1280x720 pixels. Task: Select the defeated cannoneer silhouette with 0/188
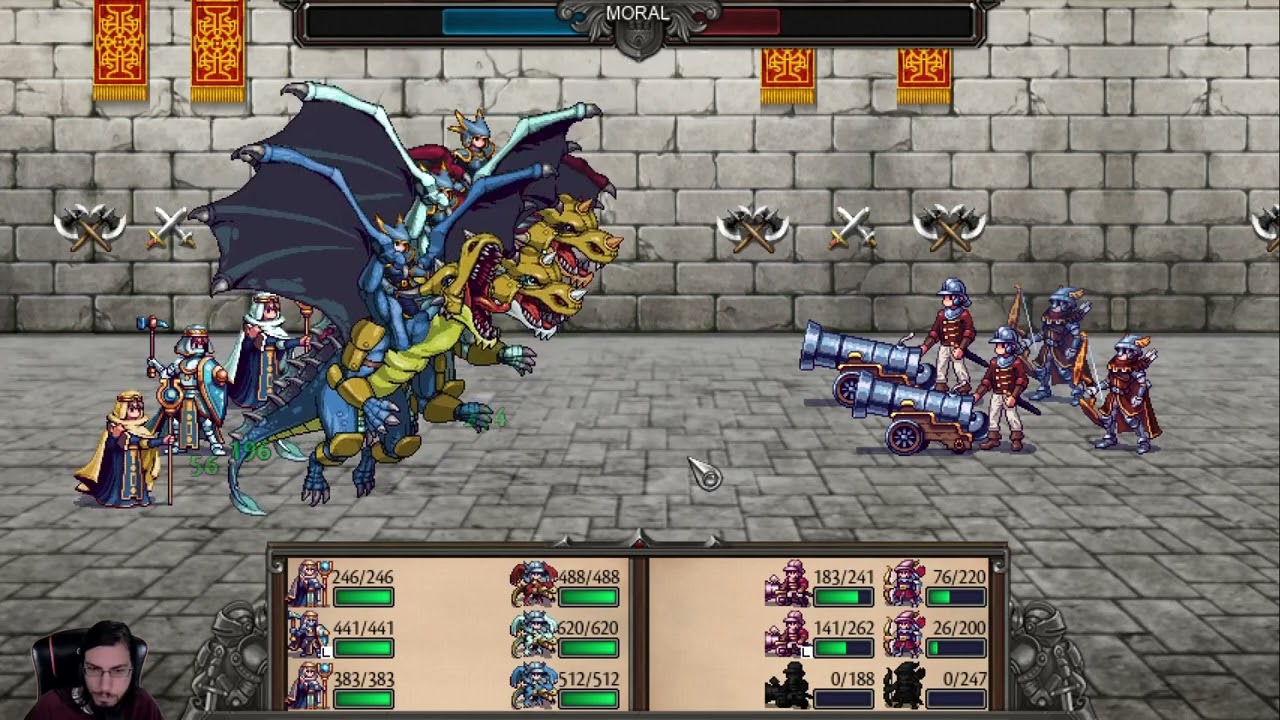click(787, 686)
